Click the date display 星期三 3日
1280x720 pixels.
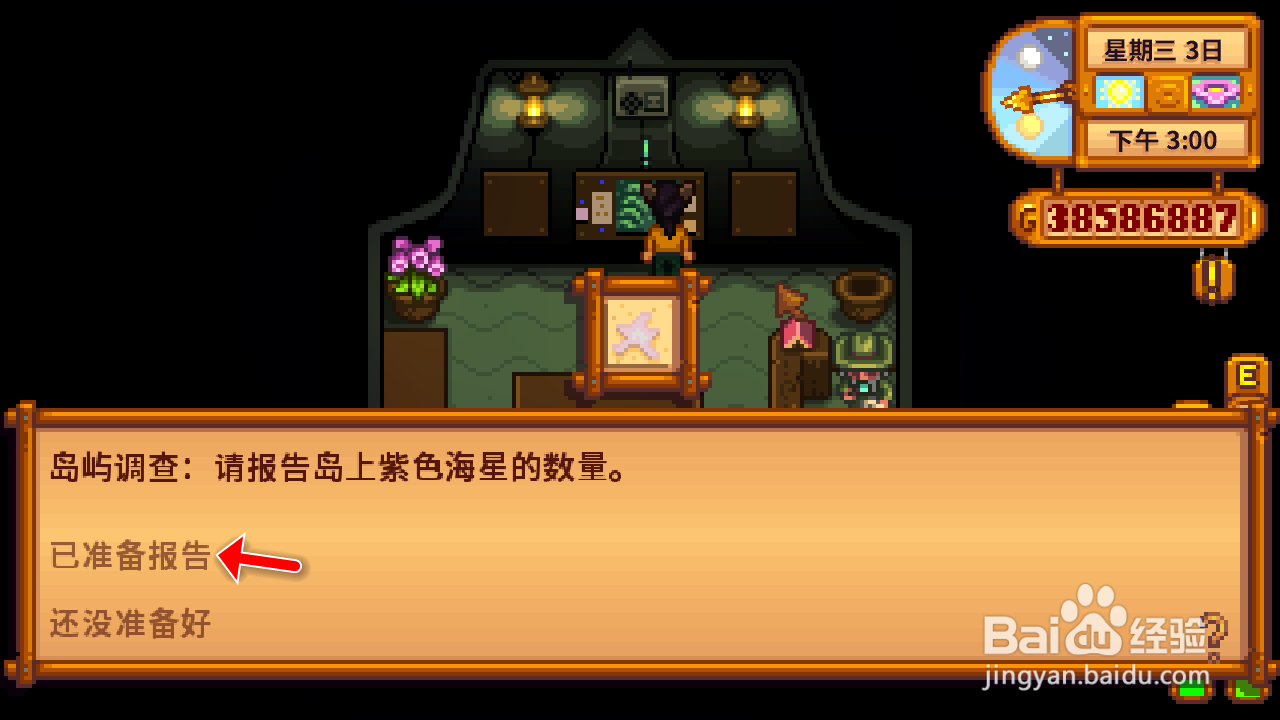pos(1163,48)
